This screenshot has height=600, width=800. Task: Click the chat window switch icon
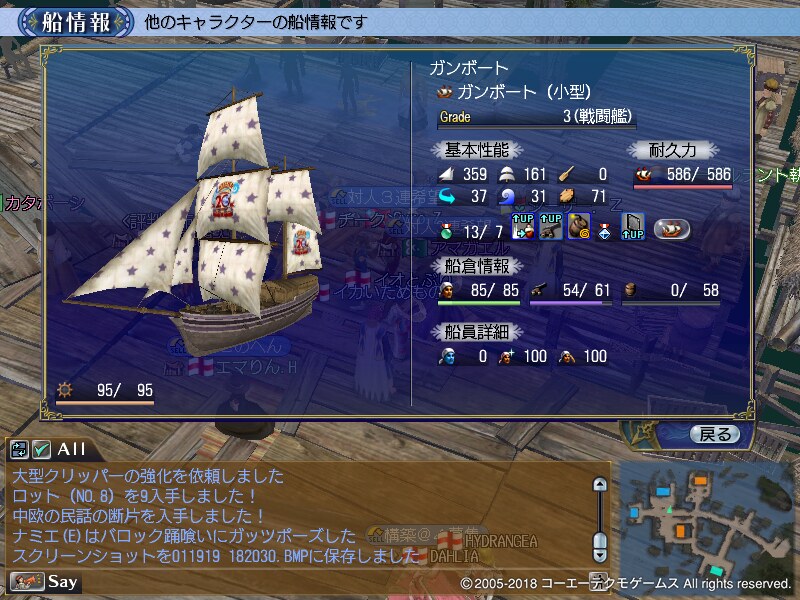(20, 449)
